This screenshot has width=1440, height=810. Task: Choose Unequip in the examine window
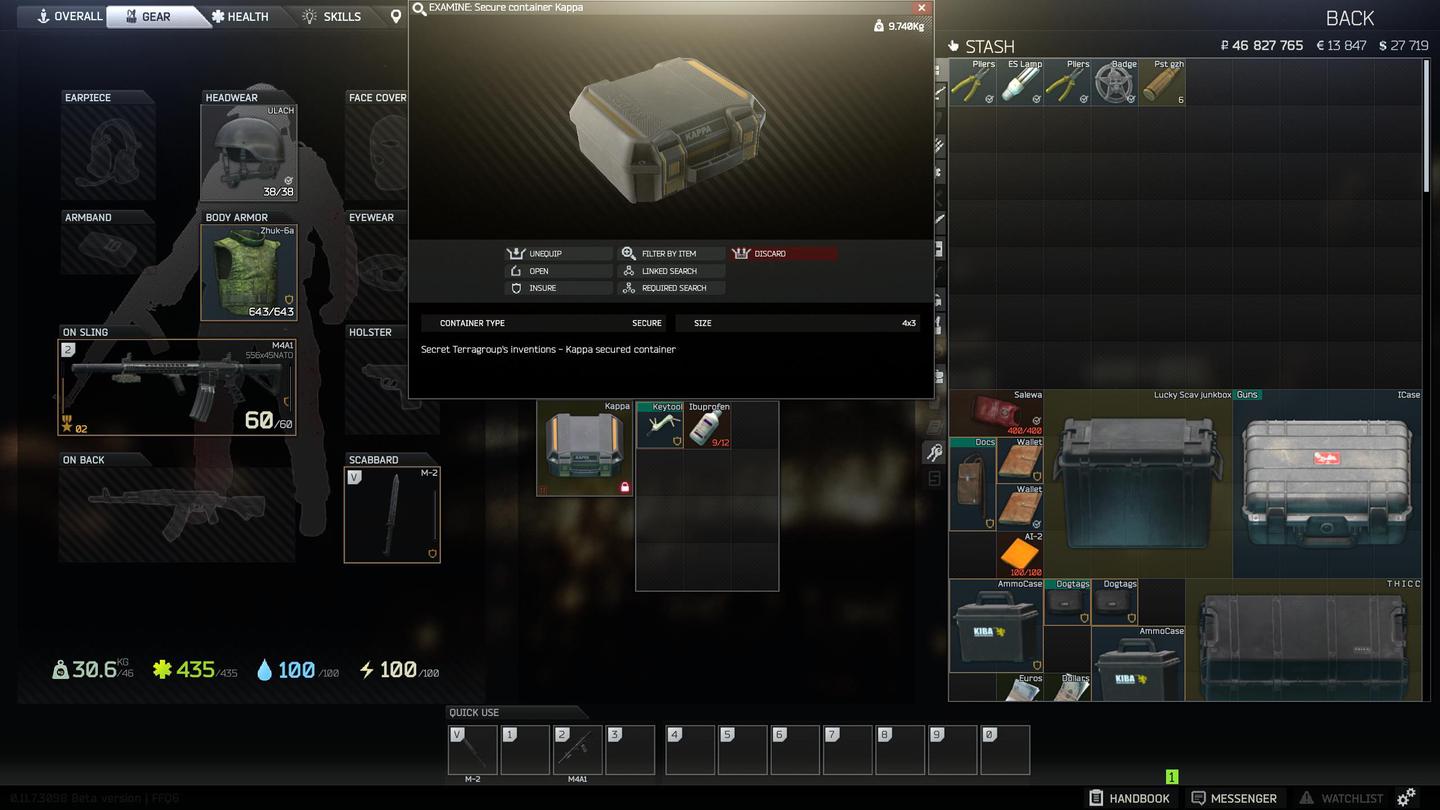(x=559, y=254)
